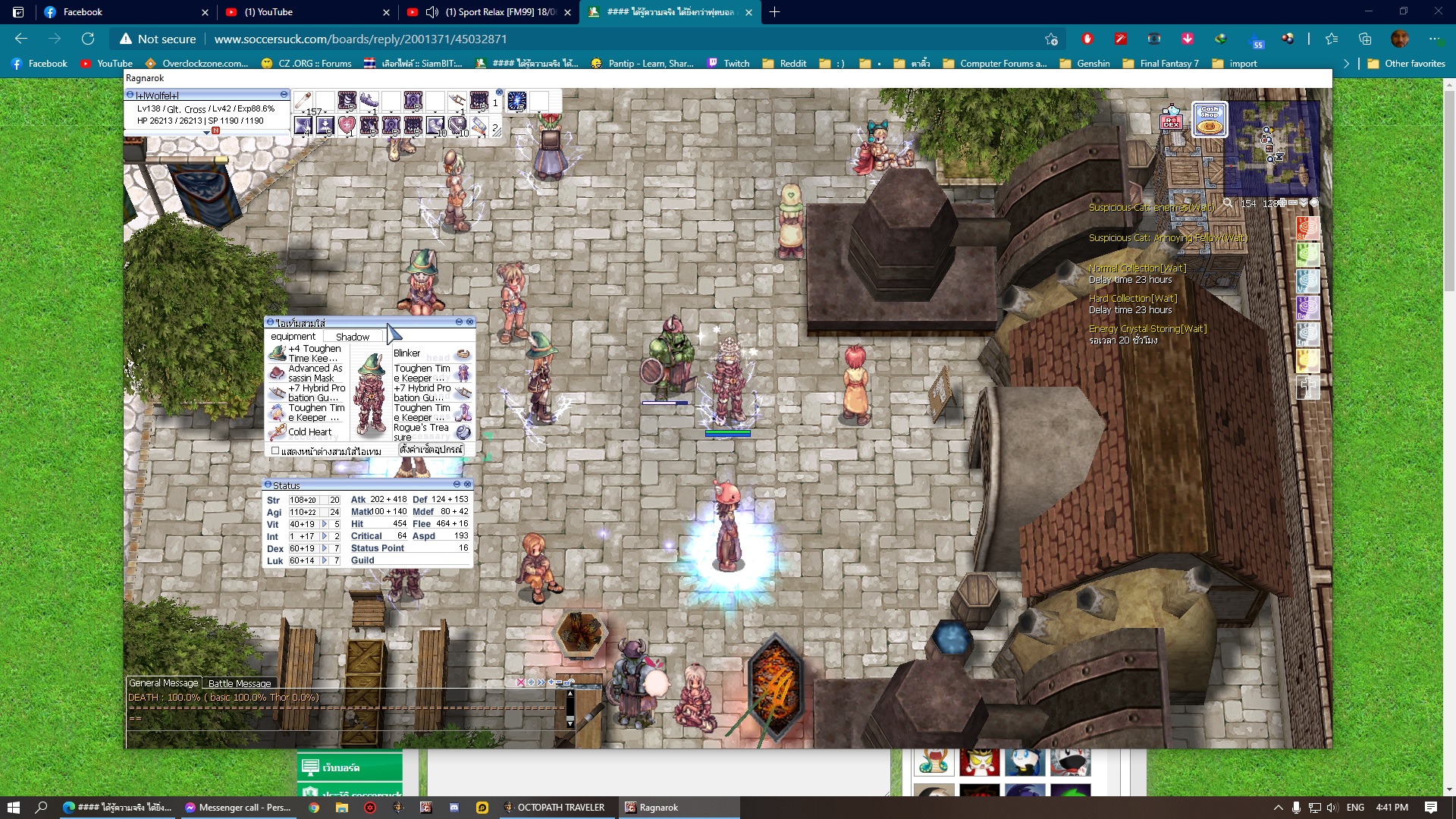Zoom in the minimap with plus button
This screenshot has height=819, width=1456.
(x=1282, y=203)
